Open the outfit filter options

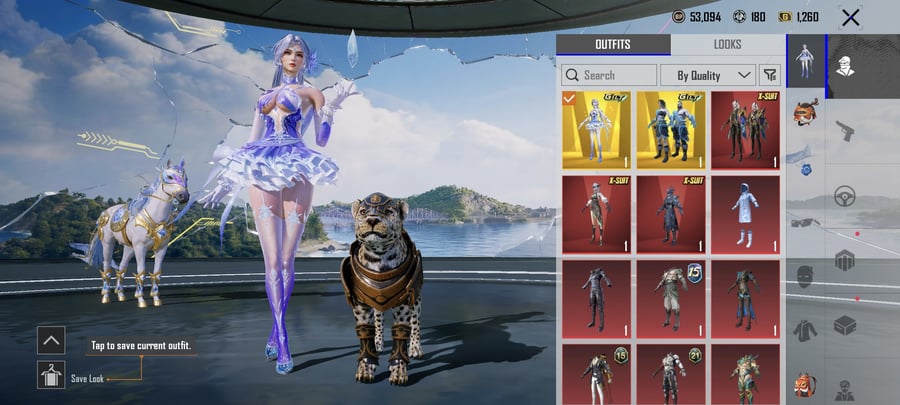tap(770, 75)
